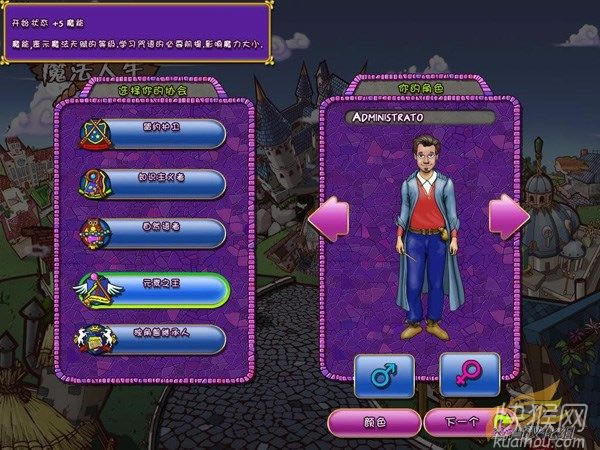Screen dimensions: 600x450
Task: Click the left pink arrow beside character
Action: click(326, 217)
